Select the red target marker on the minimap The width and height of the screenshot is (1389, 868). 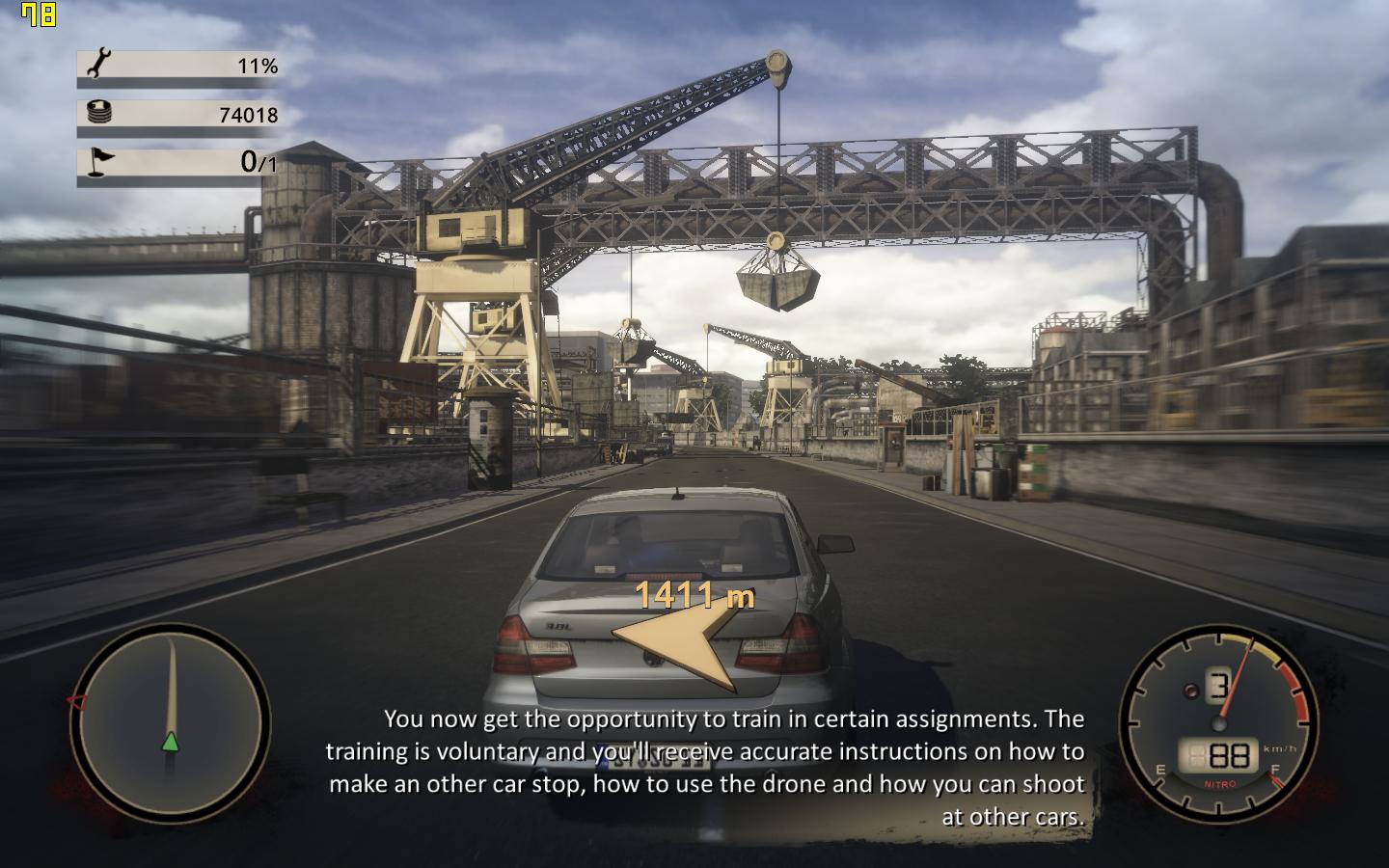point(75,701)
